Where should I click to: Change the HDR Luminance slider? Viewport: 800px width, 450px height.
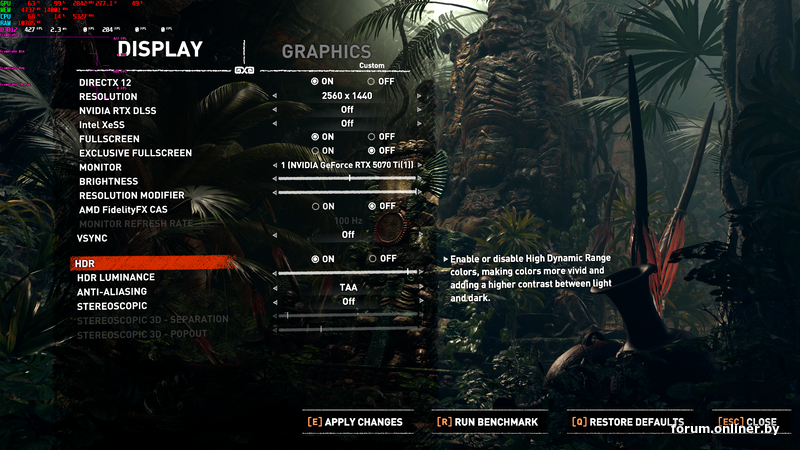(347, 272)
